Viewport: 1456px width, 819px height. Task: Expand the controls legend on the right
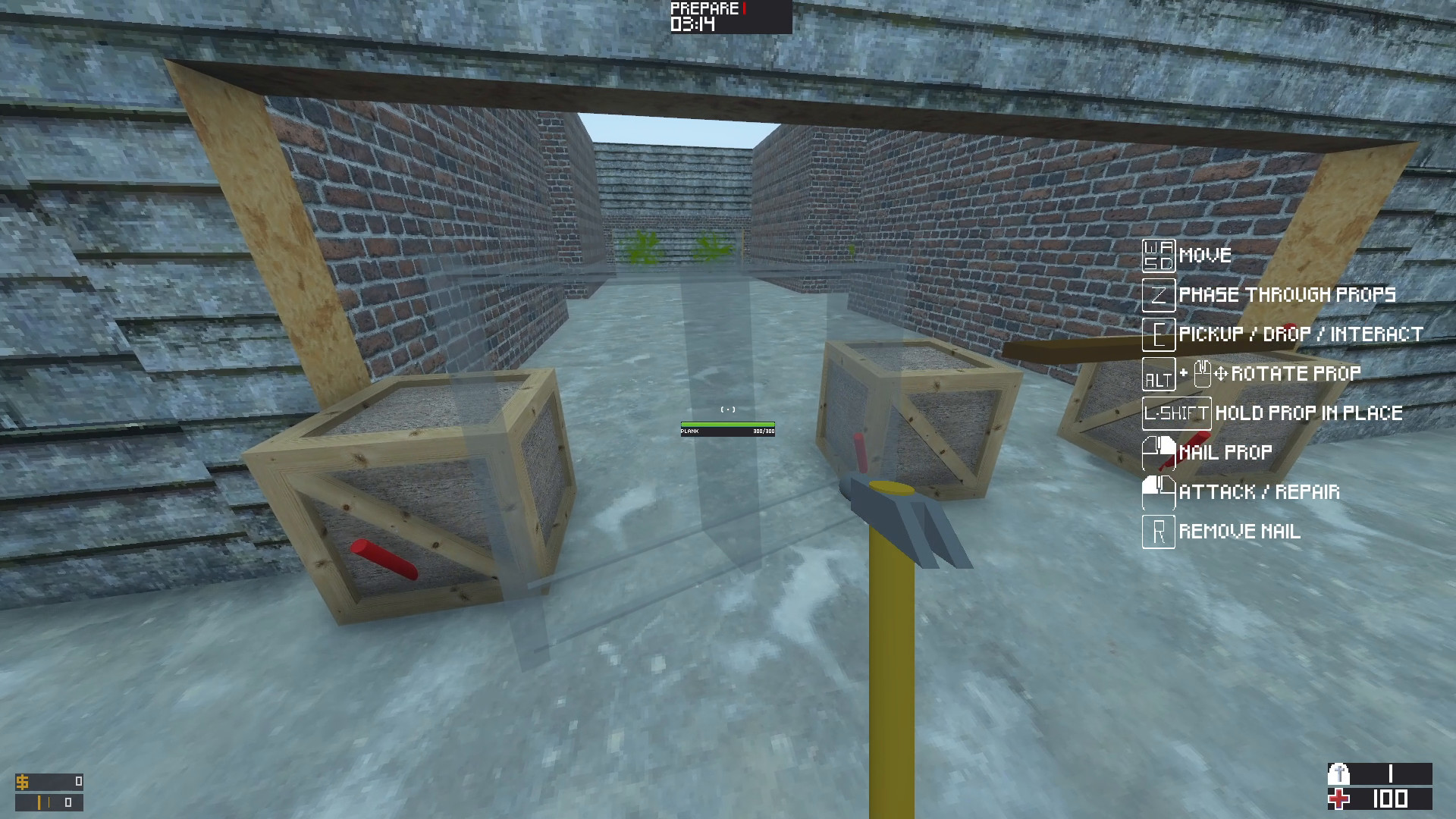tap(1282, 394)
